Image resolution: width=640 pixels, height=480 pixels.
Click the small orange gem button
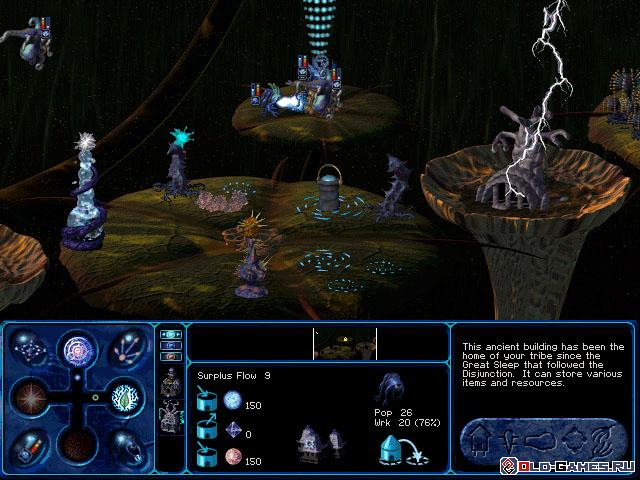point(170,356)
